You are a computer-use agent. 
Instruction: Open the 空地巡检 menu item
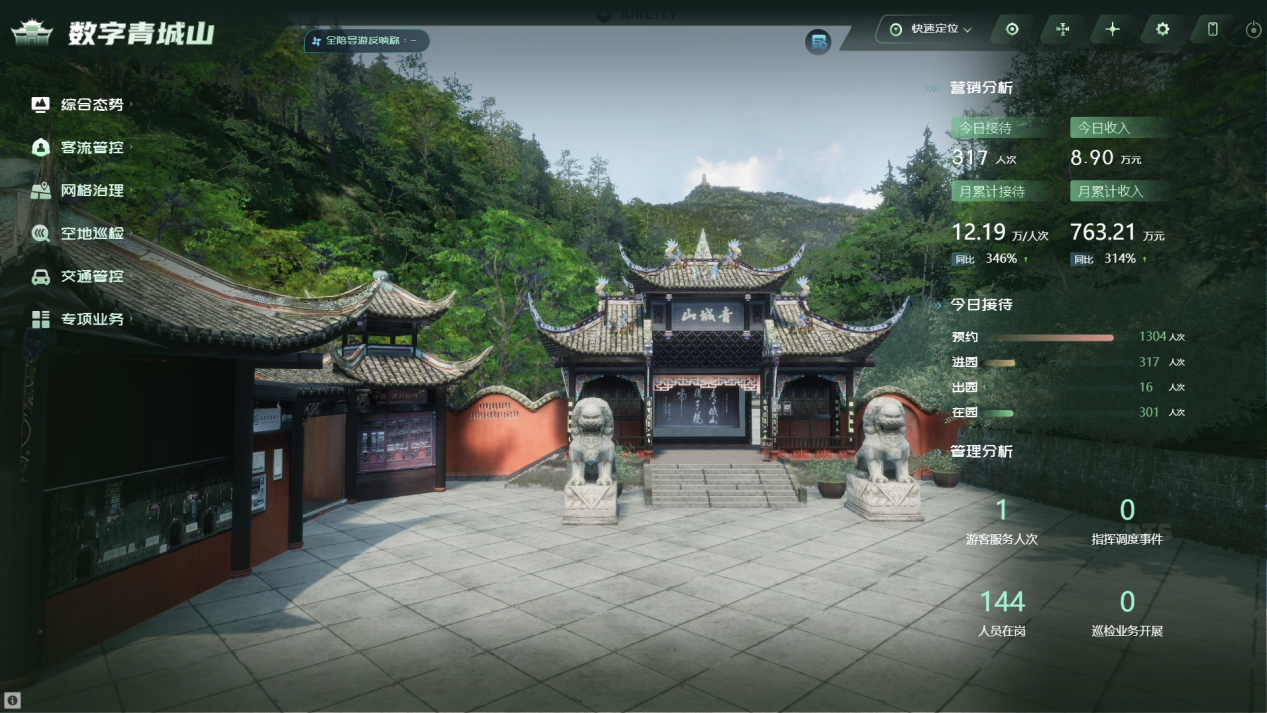click(x=91, y=233)
